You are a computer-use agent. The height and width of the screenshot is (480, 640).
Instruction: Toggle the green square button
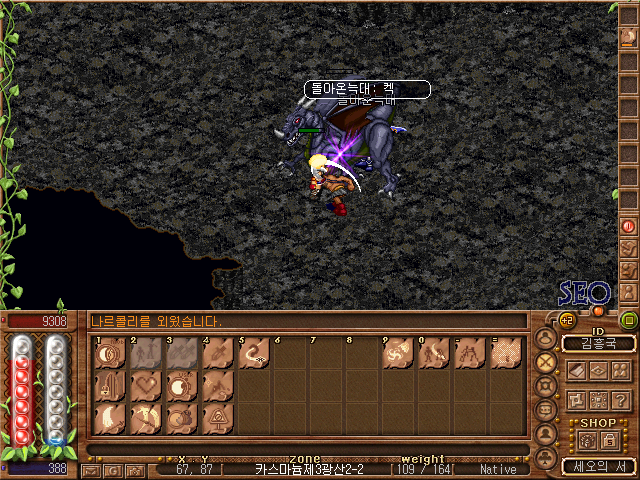click(628, 321)
